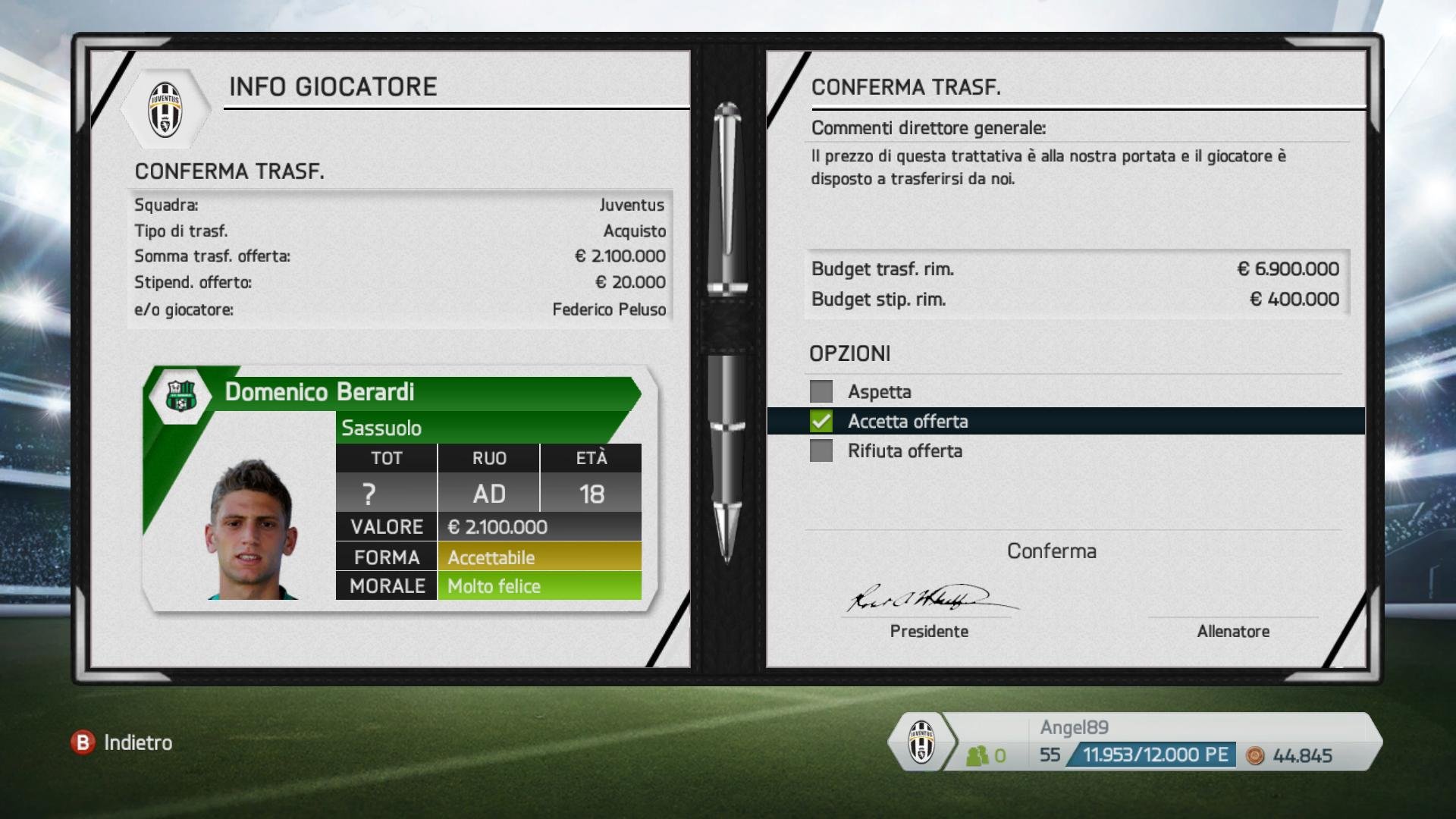Choose Accetta offerta

tap(908, 422)
